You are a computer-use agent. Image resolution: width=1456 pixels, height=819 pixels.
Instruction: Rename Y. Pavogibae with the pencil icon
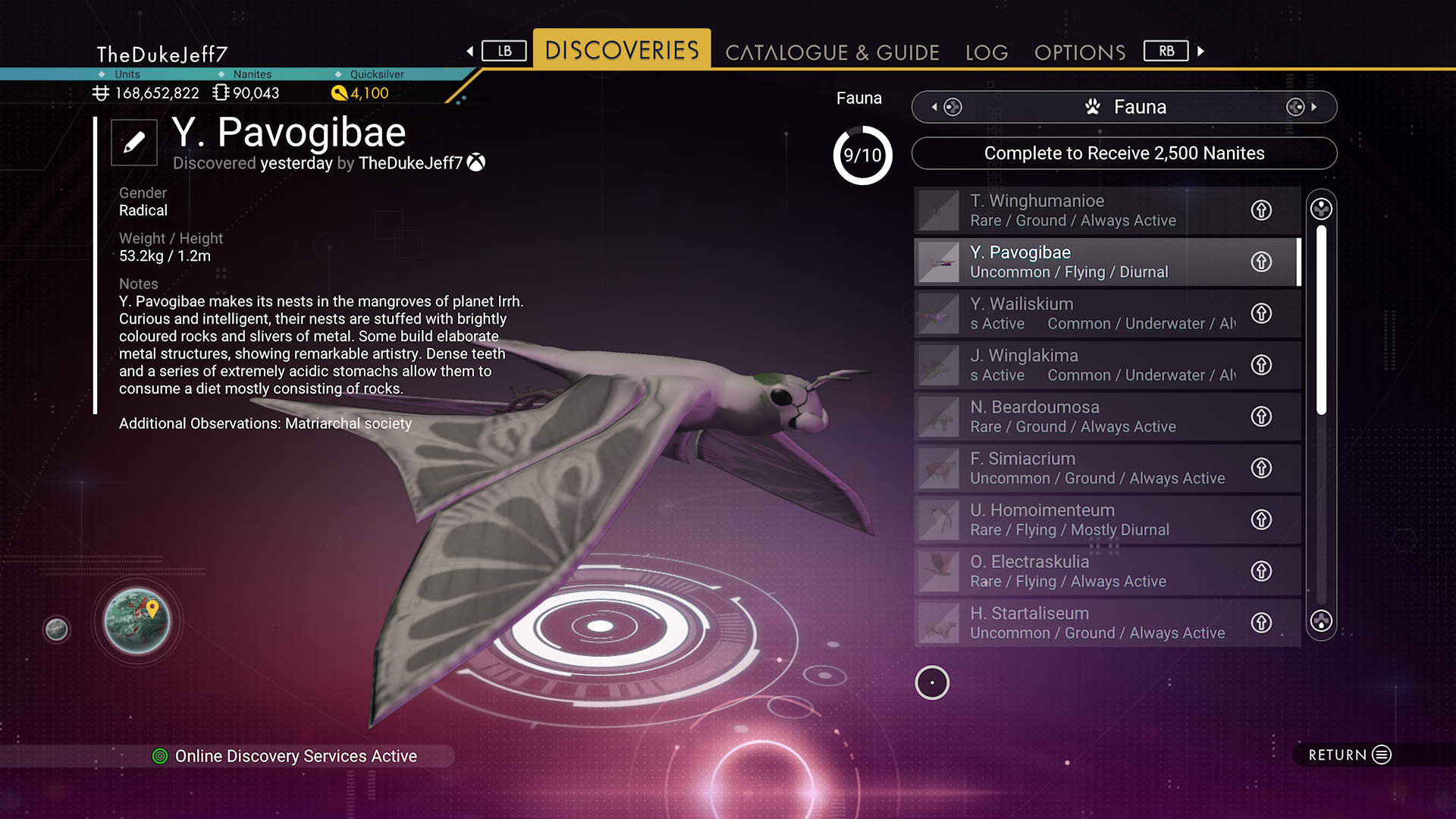tap(134, 142)
